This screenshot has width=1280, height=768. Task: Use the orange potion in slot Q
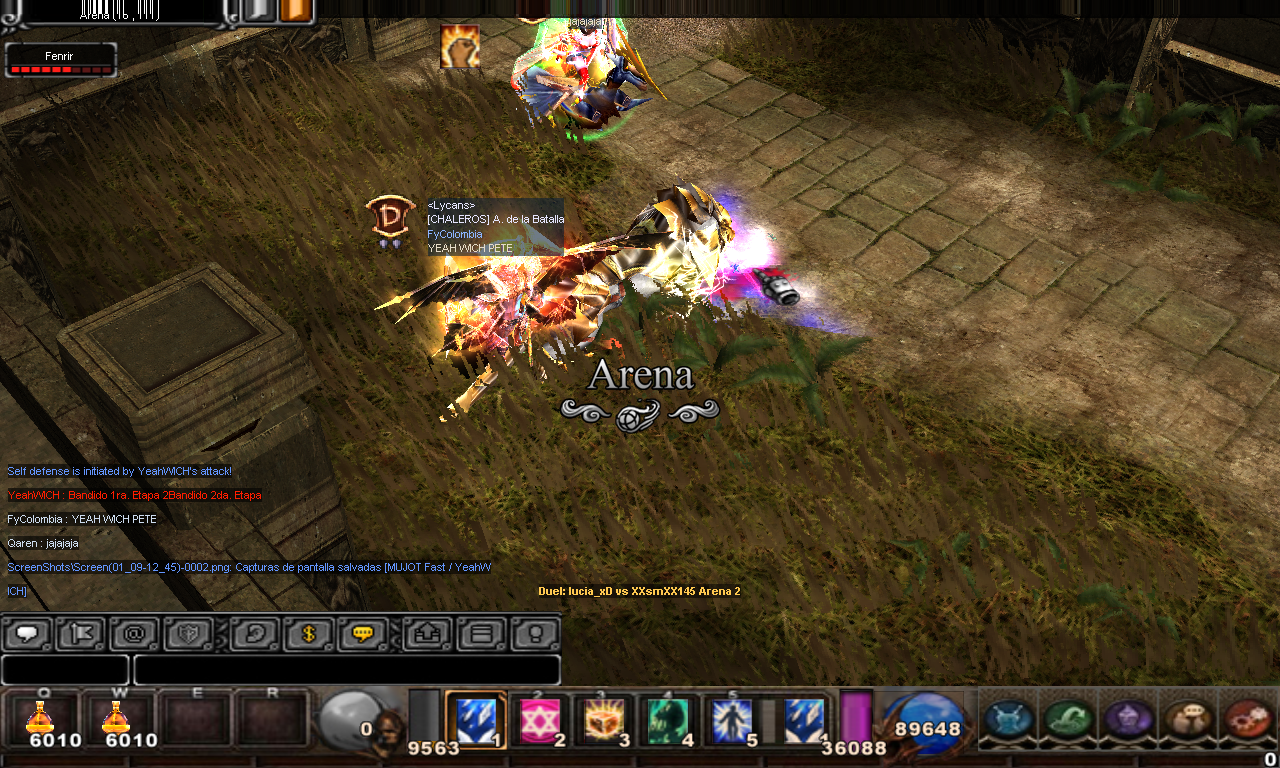tap(41, 719)
